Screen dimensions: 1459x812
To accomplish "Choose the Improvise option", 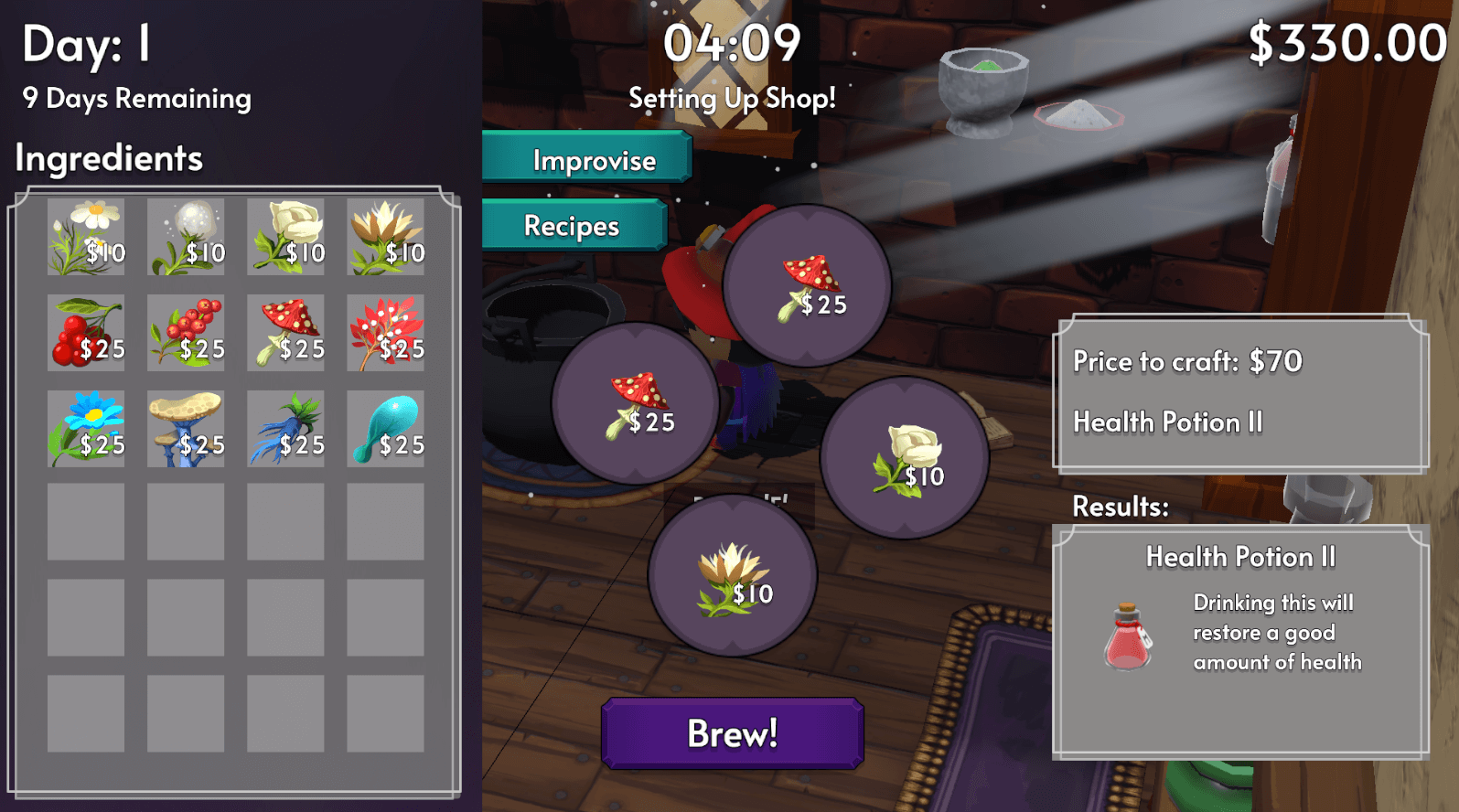I will [x=586, y=160].
